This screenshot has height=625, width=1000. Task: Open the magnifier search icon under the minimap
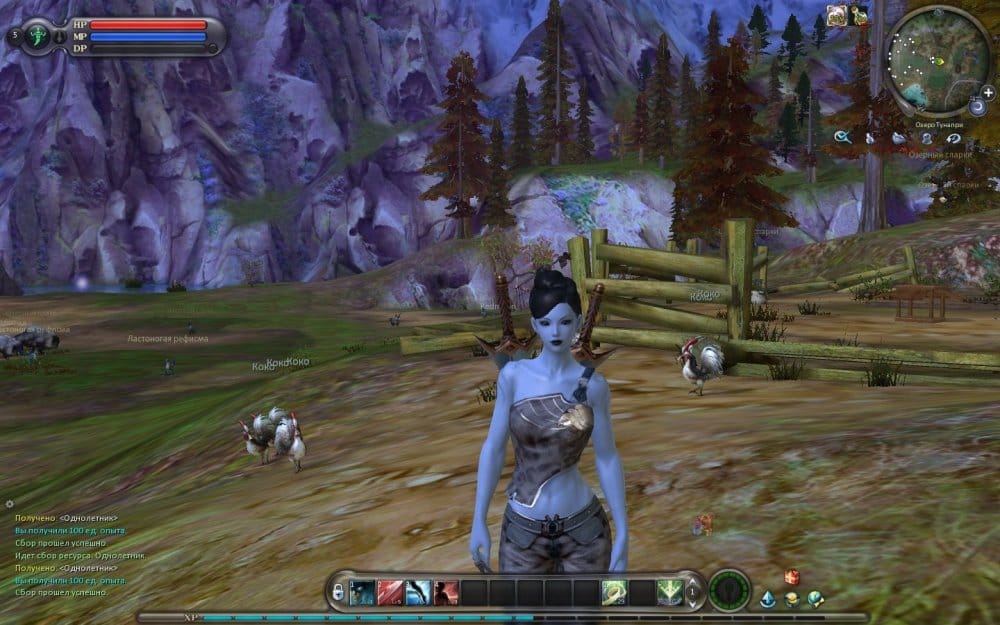[x=842, y=138]
